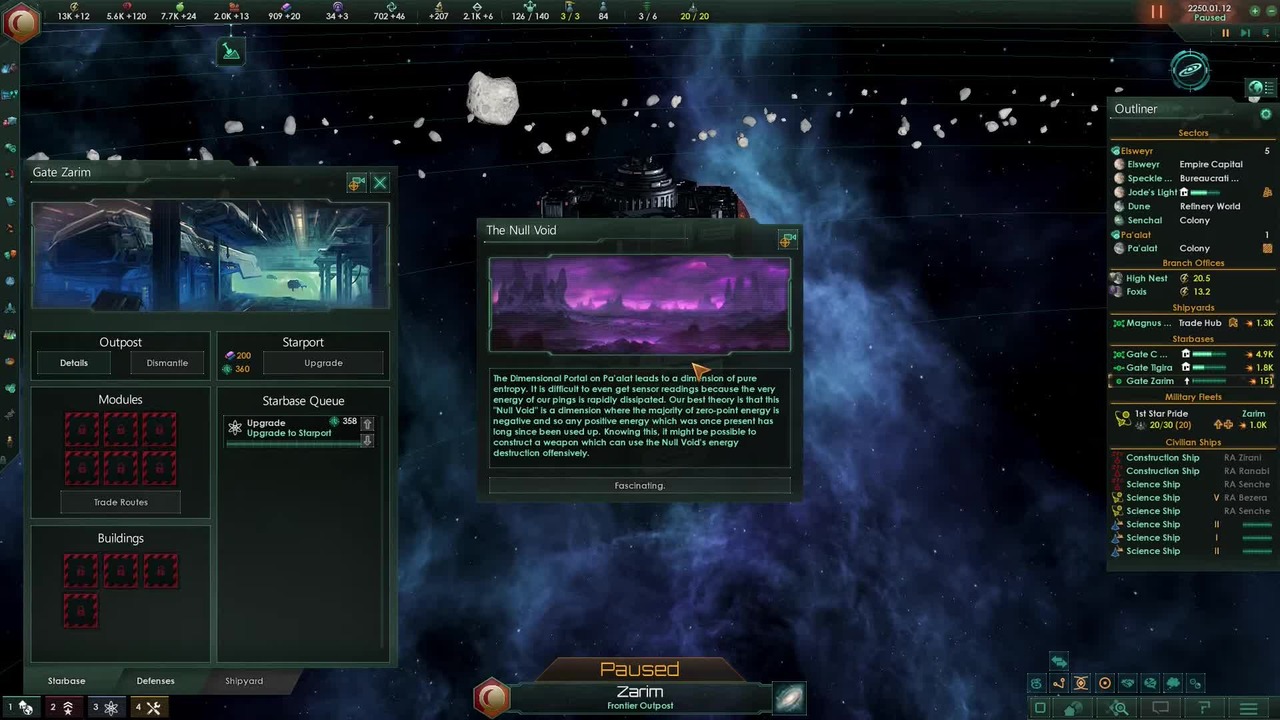Confirm the event with Fascinating.
1280x720 pixels.
[x=639, y=485]
